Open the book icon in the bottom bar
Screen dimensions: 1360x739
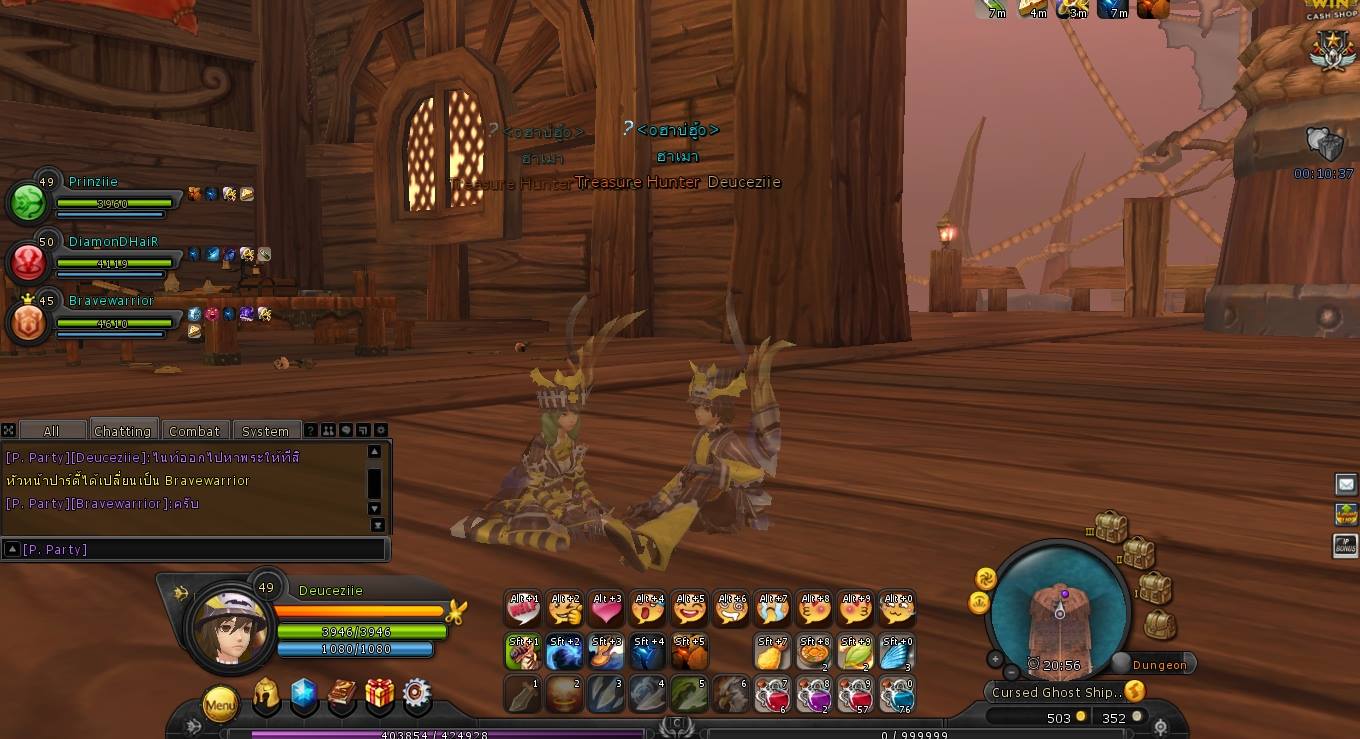342,697
